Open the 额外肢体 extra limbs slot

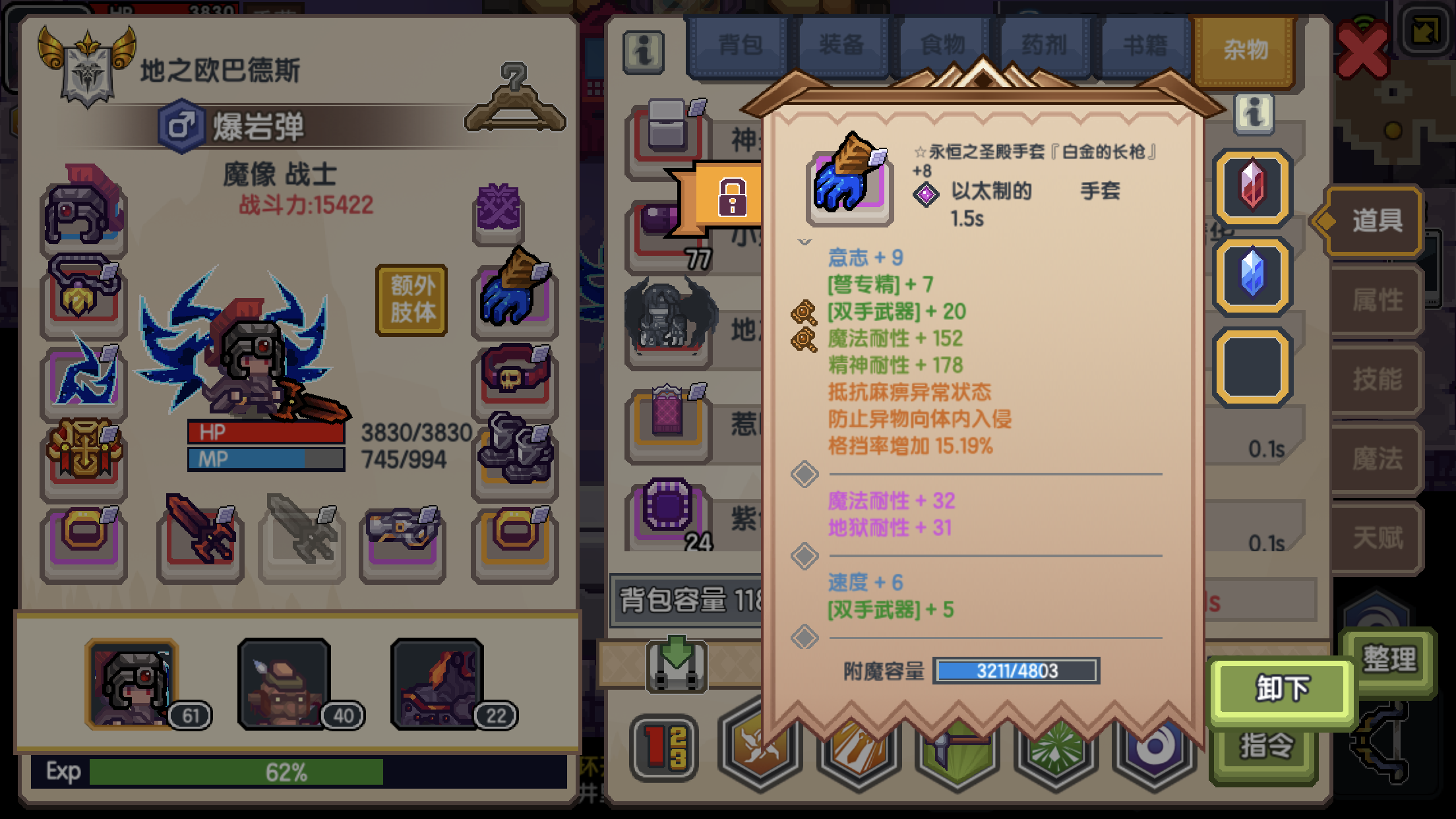click(412, 298)
